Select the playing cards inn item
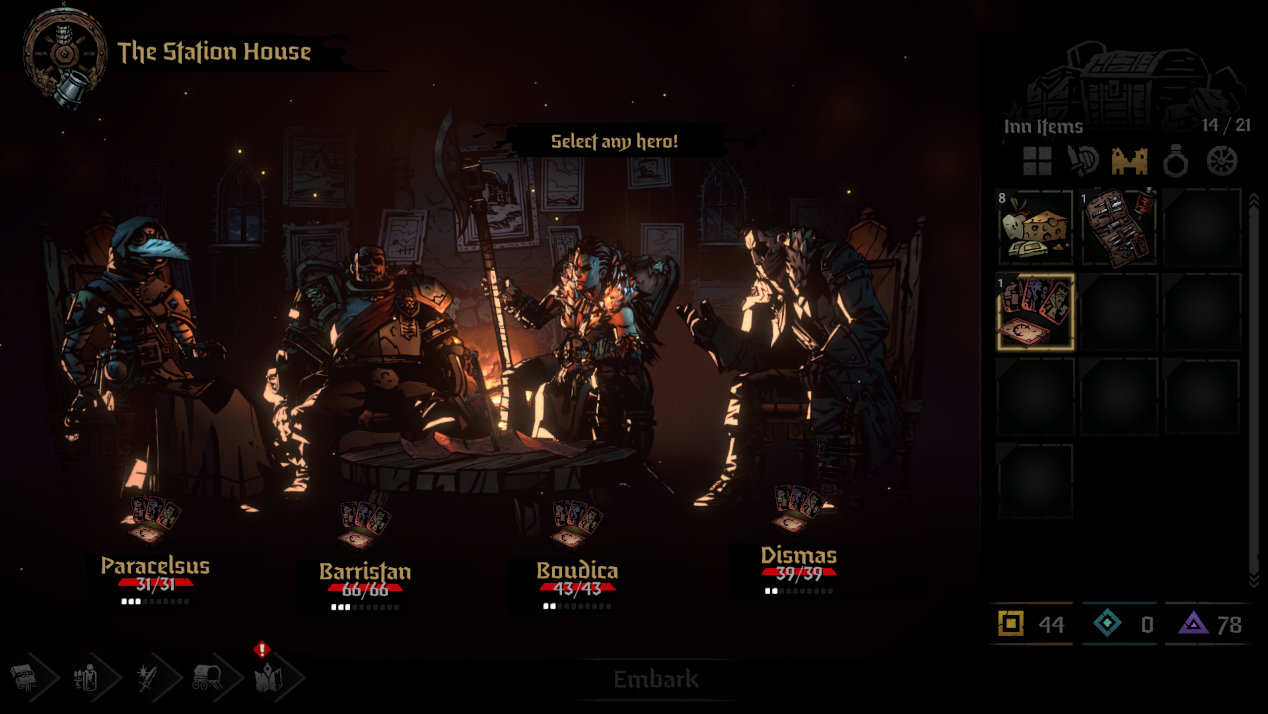 tap(1035, 312)
